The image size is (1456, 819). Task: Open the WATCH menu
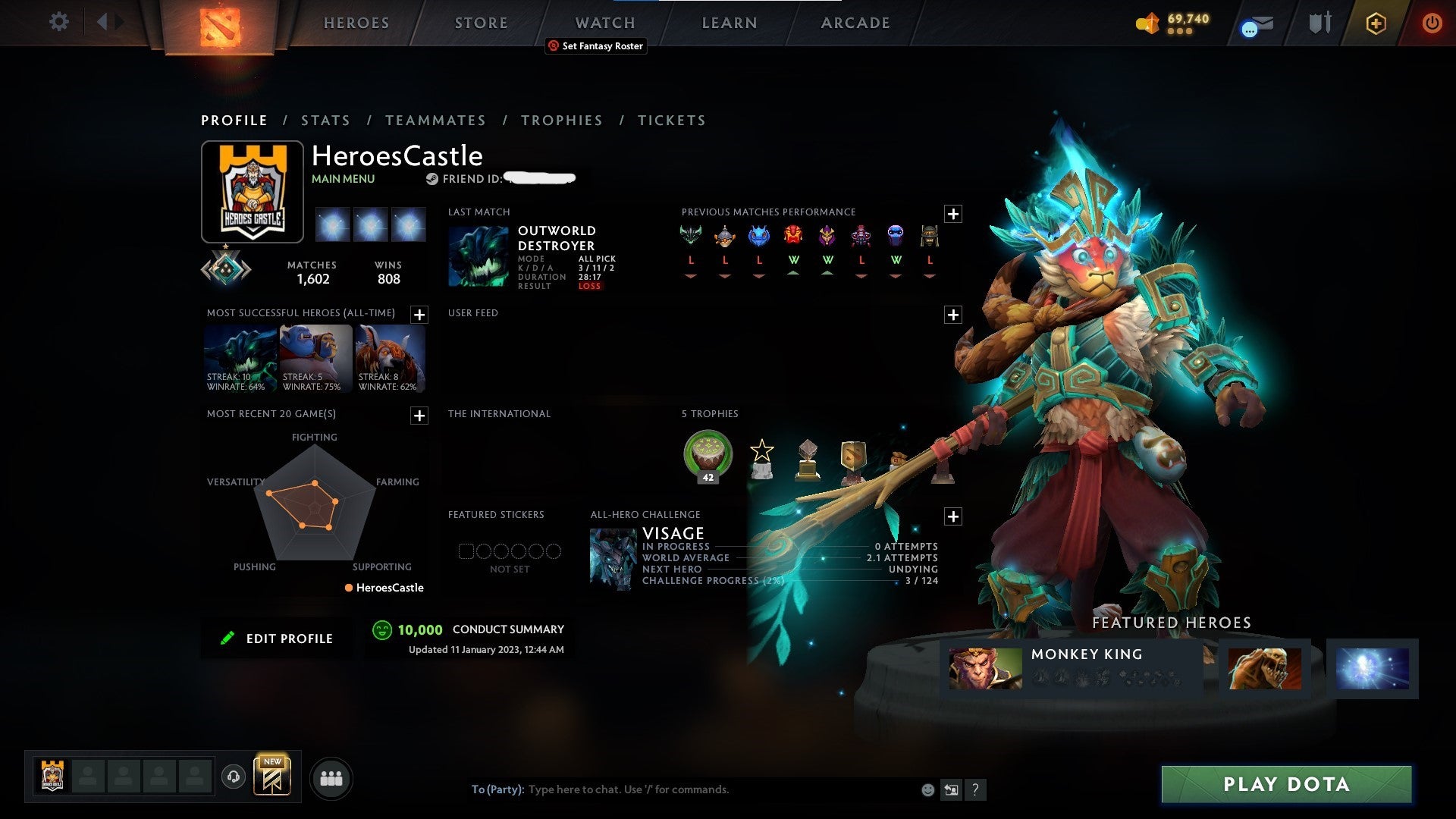coord(604,23)
